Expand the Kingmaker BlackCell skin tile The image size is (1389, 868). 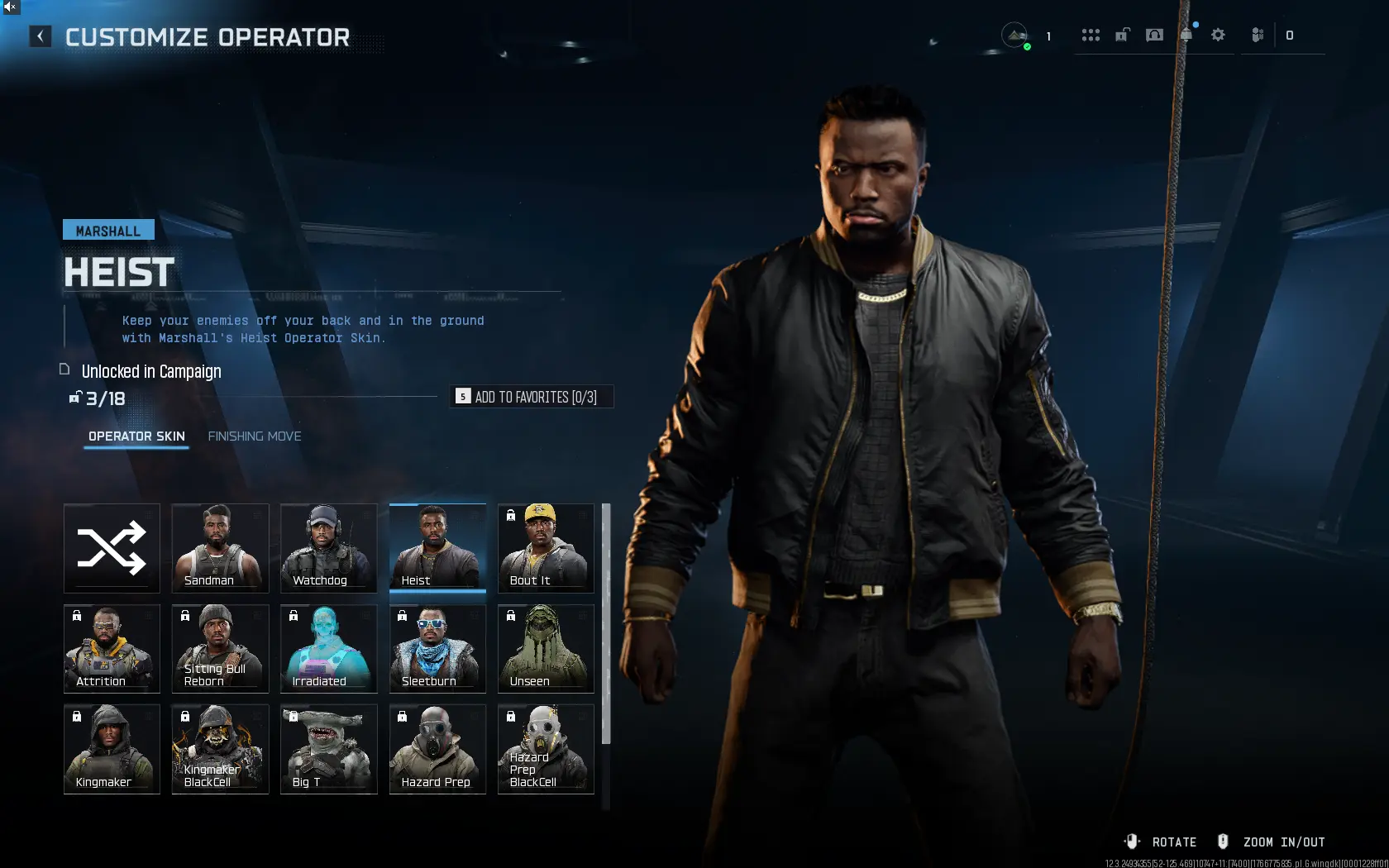(x=220, y=749)
